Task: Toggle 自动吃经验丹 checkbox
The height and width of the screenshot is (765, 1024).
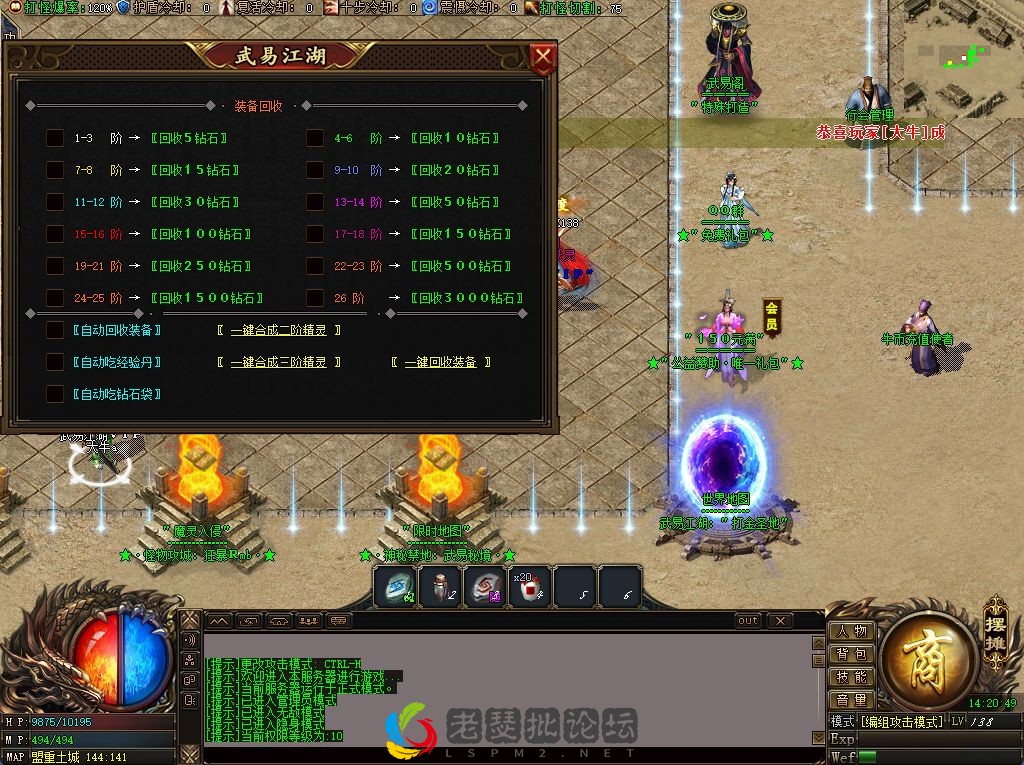Action: click(x=55, y=362)
